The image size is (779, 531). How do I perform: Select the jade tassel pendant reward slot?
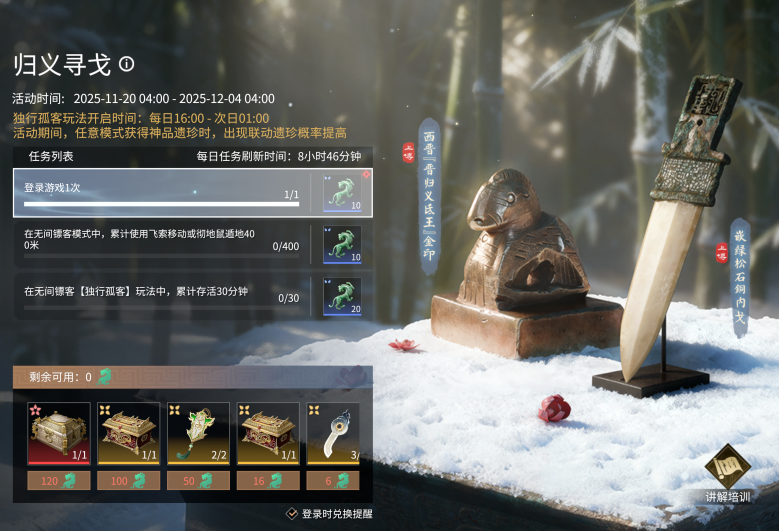click(x=199, y=433)
